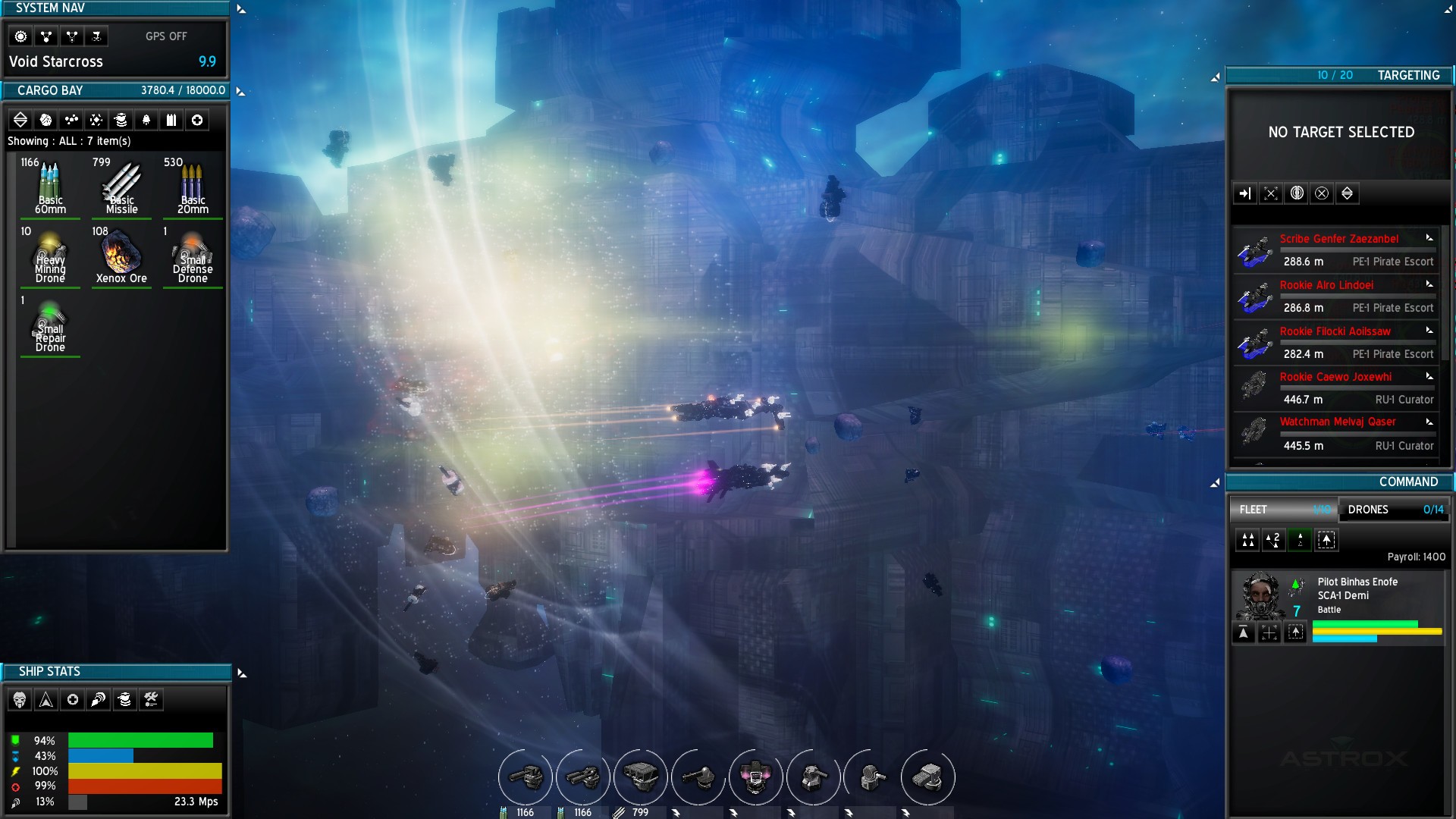The height and width of the screenshot is (819, 1456).
Task: Expand details for Scribe Genfer Zaezanbel
Action: (x=1430, y=238)
